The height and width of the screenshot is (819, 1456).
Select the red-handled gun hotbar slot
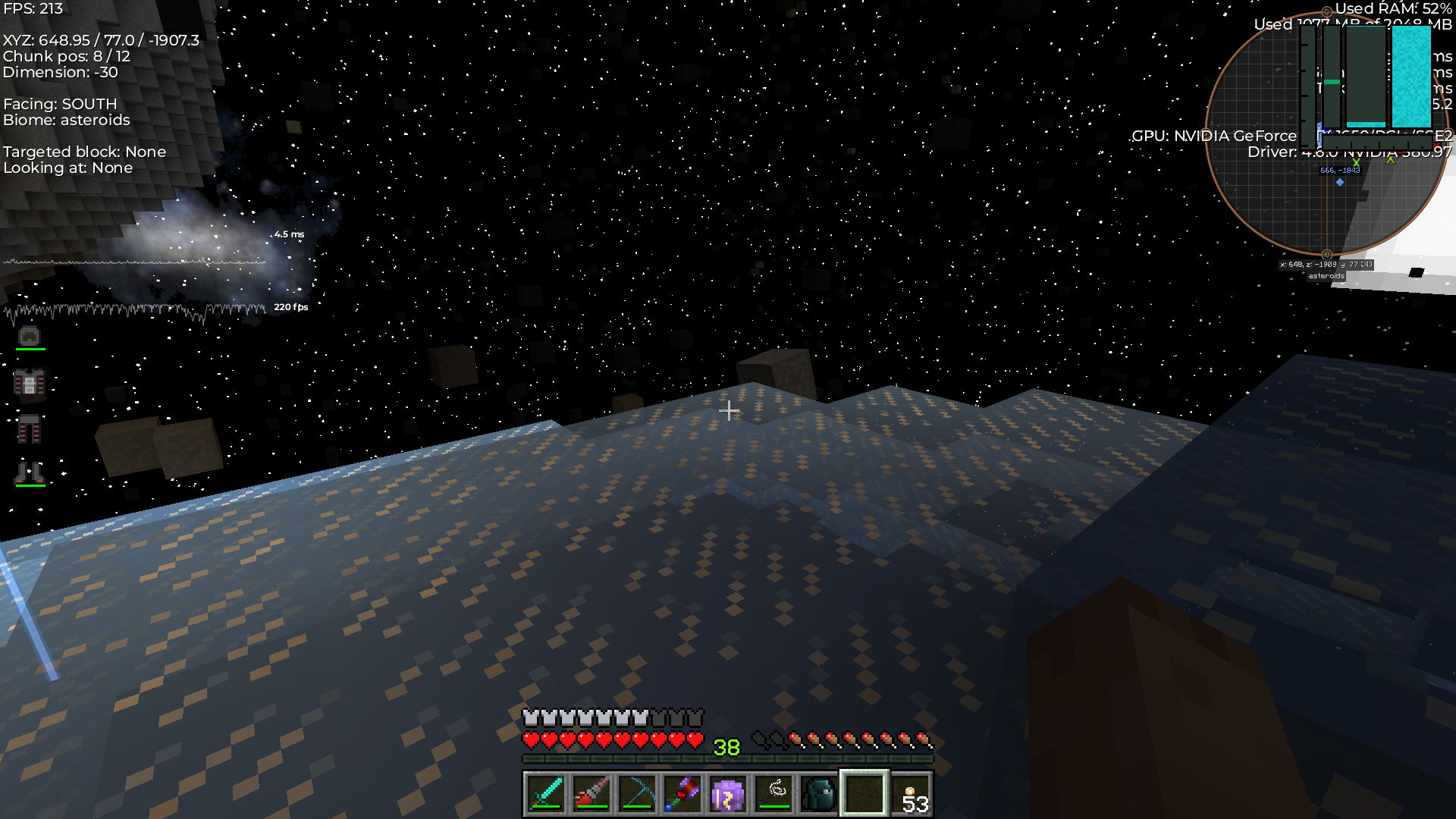pos(591,794)
